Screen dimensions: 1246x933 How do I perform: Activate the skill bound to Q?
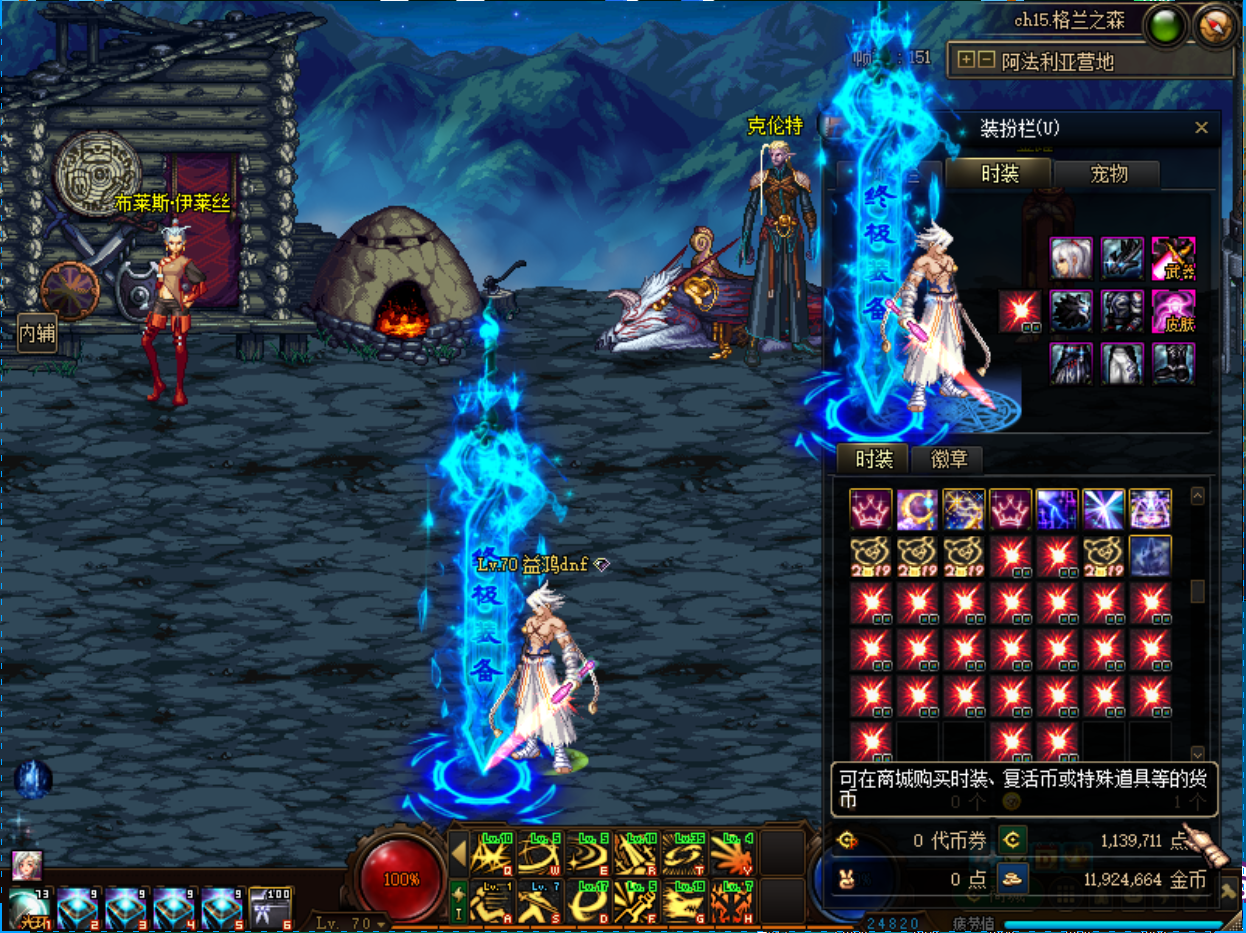pyautogui.click(x=492, y=854)
